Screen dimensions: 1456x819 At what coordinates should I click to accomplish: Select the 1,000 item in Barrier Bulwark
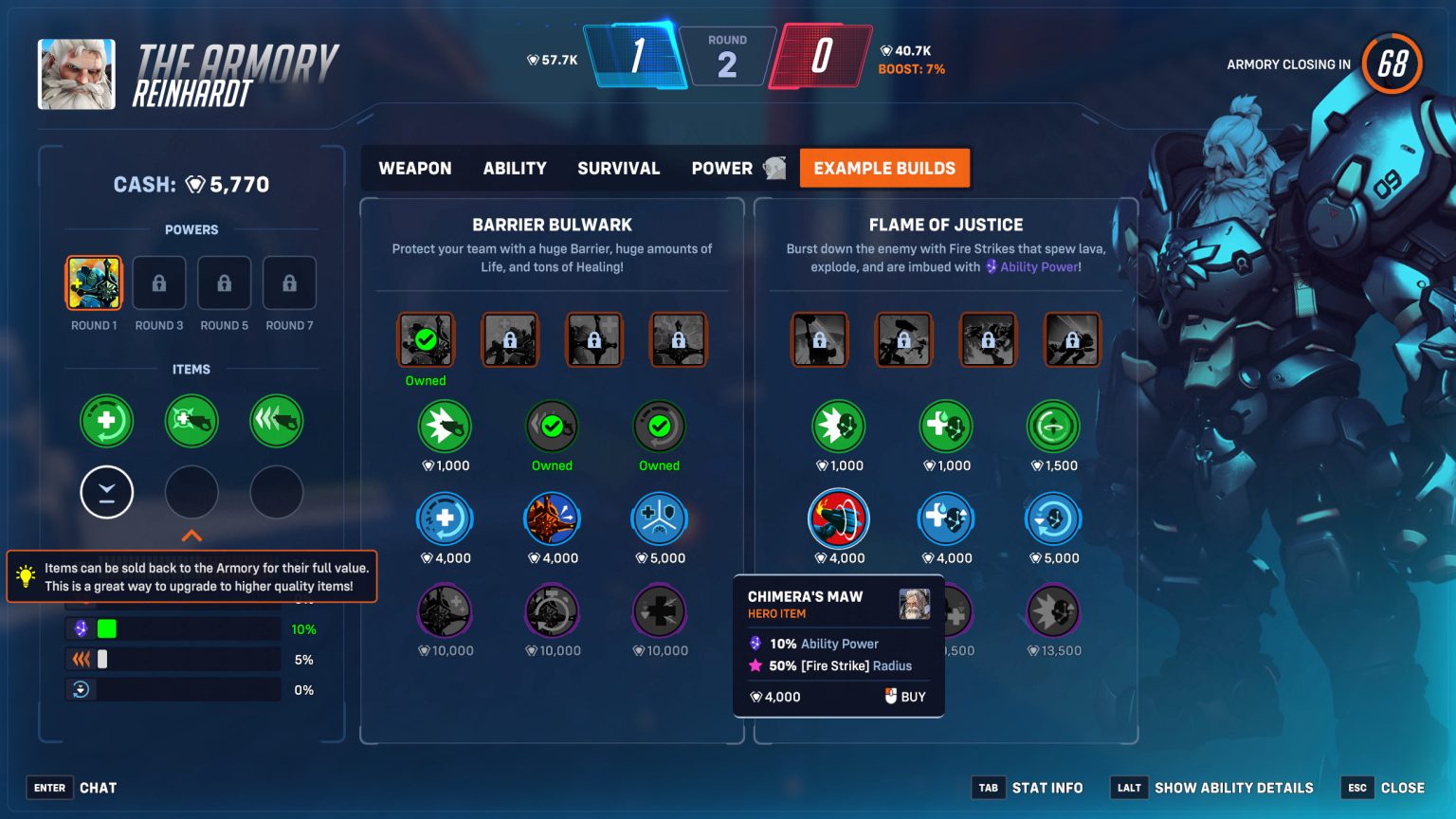click(x=445, y=427)
